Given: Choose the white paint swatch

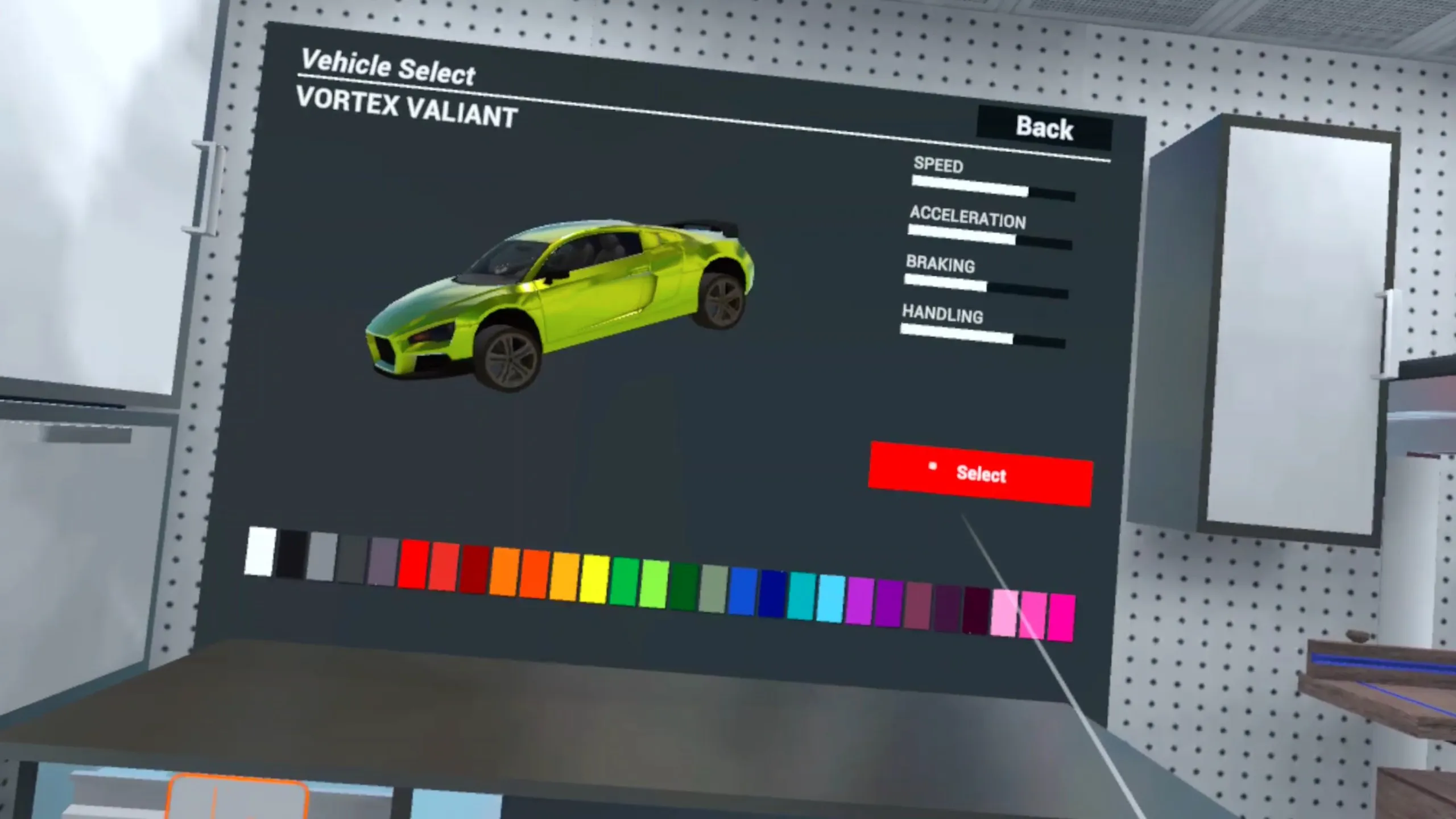Looking at the screenshot, I should pos(260,552).
